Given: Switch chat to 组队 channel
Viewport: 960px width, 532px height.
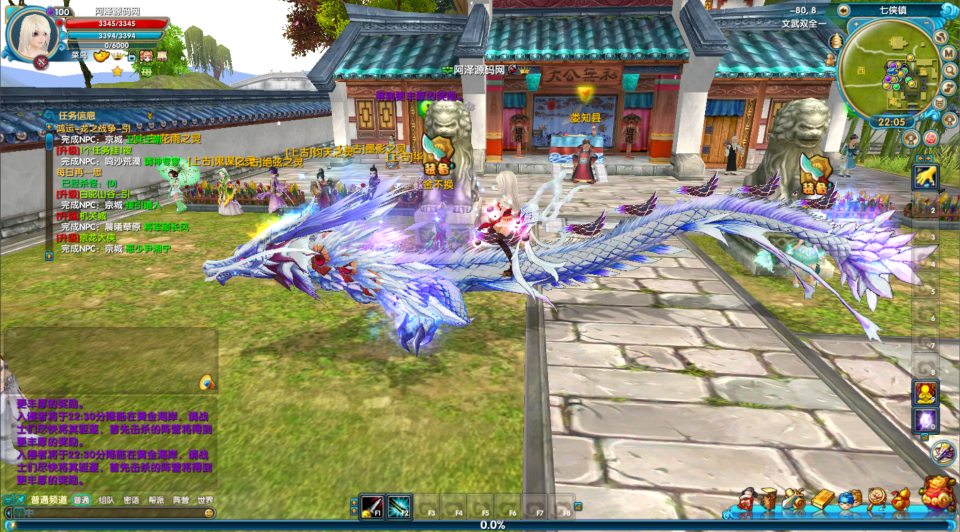Looking at the screenshot, I should click(x=107, y=500).
